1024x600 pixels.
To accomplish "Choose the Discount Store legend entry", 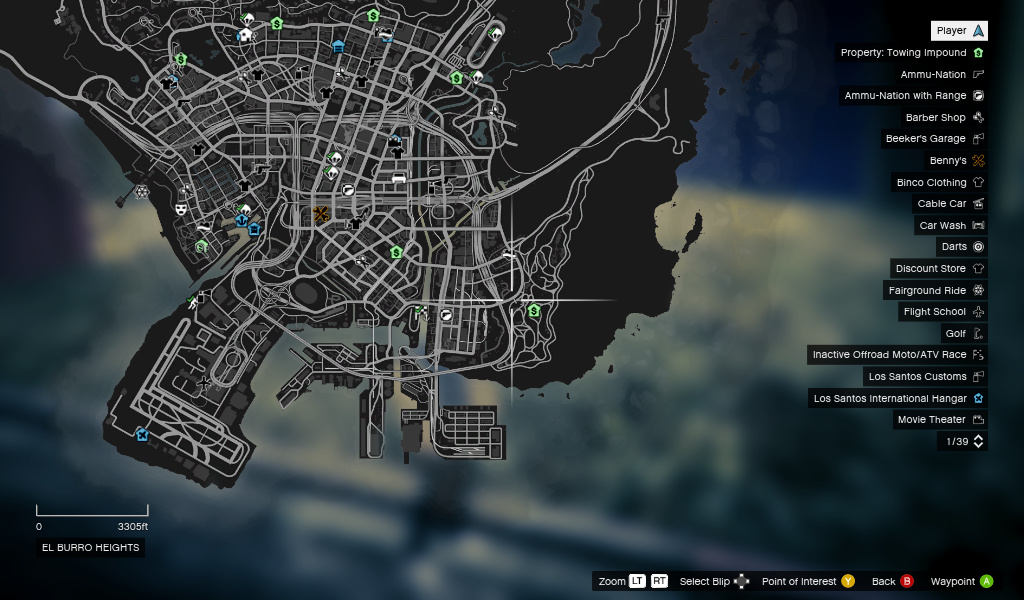I will point(938,269).
